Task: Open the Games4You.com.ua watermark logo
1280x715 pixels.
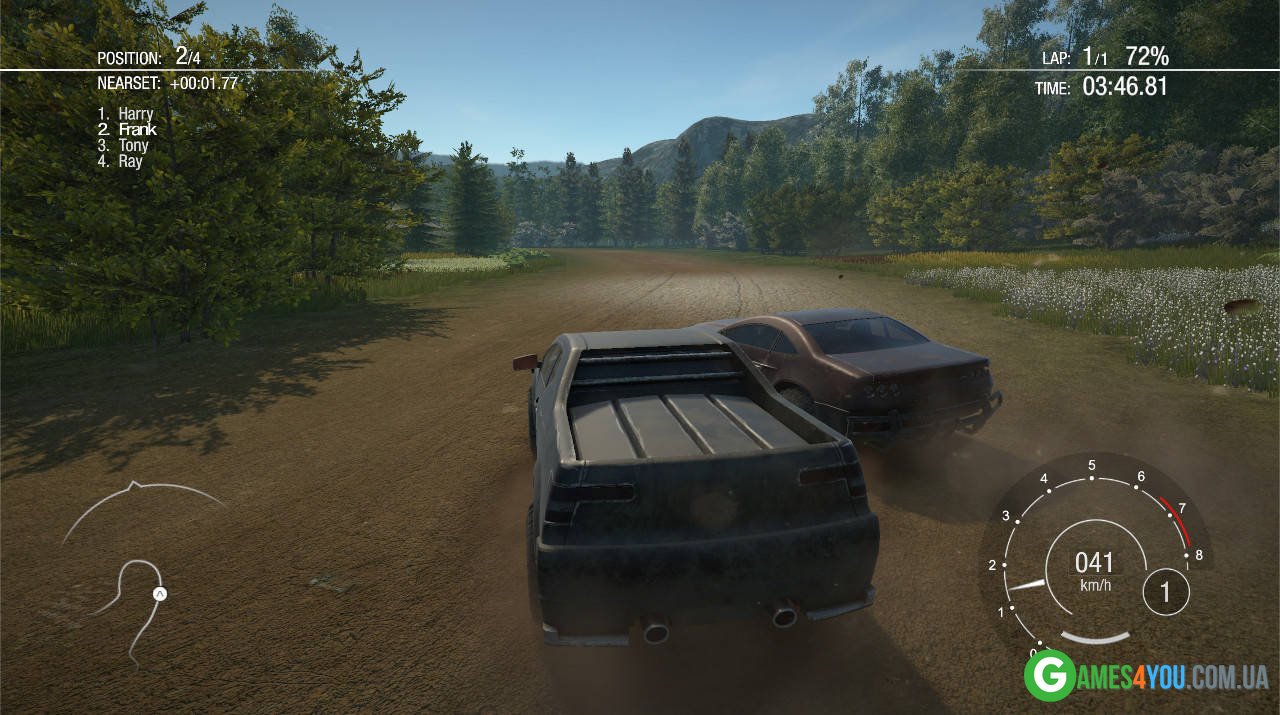Action: coord(1146,676)
